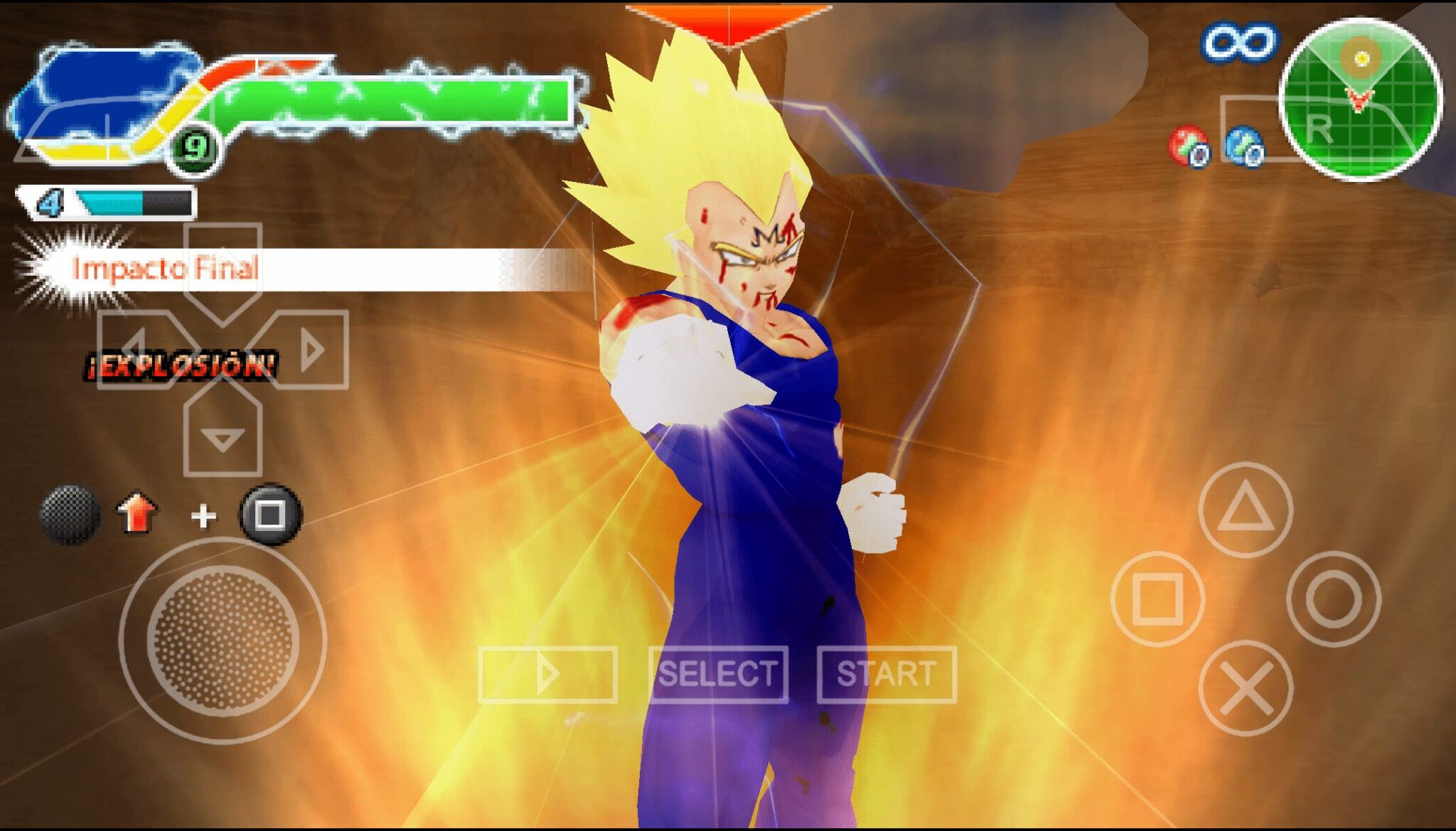
Task: Click the SELECT overlay button
Action: tap(718, 674)
